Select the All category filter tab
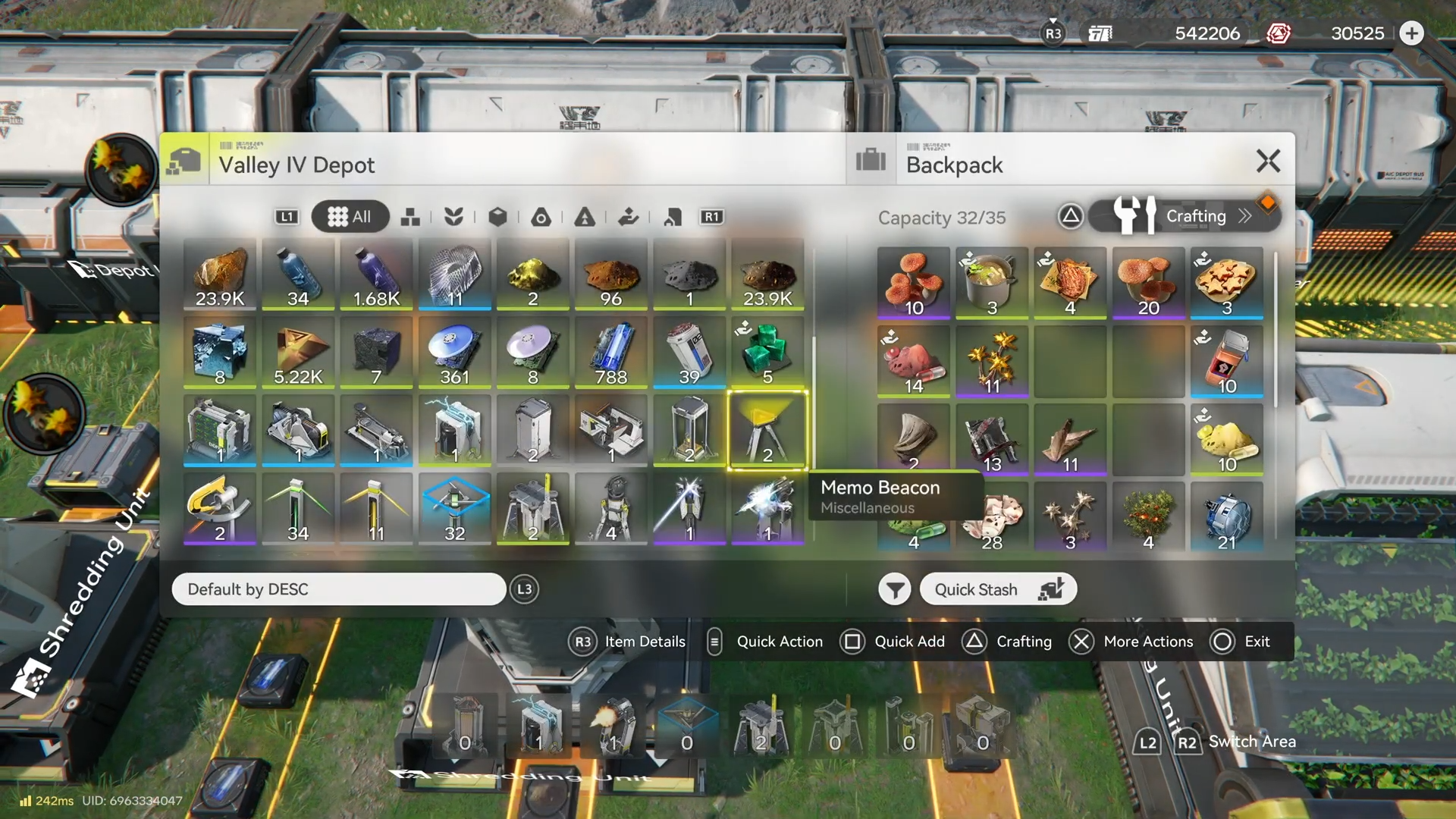Screen dimensions: 1456x819 [x=350, y=217]
